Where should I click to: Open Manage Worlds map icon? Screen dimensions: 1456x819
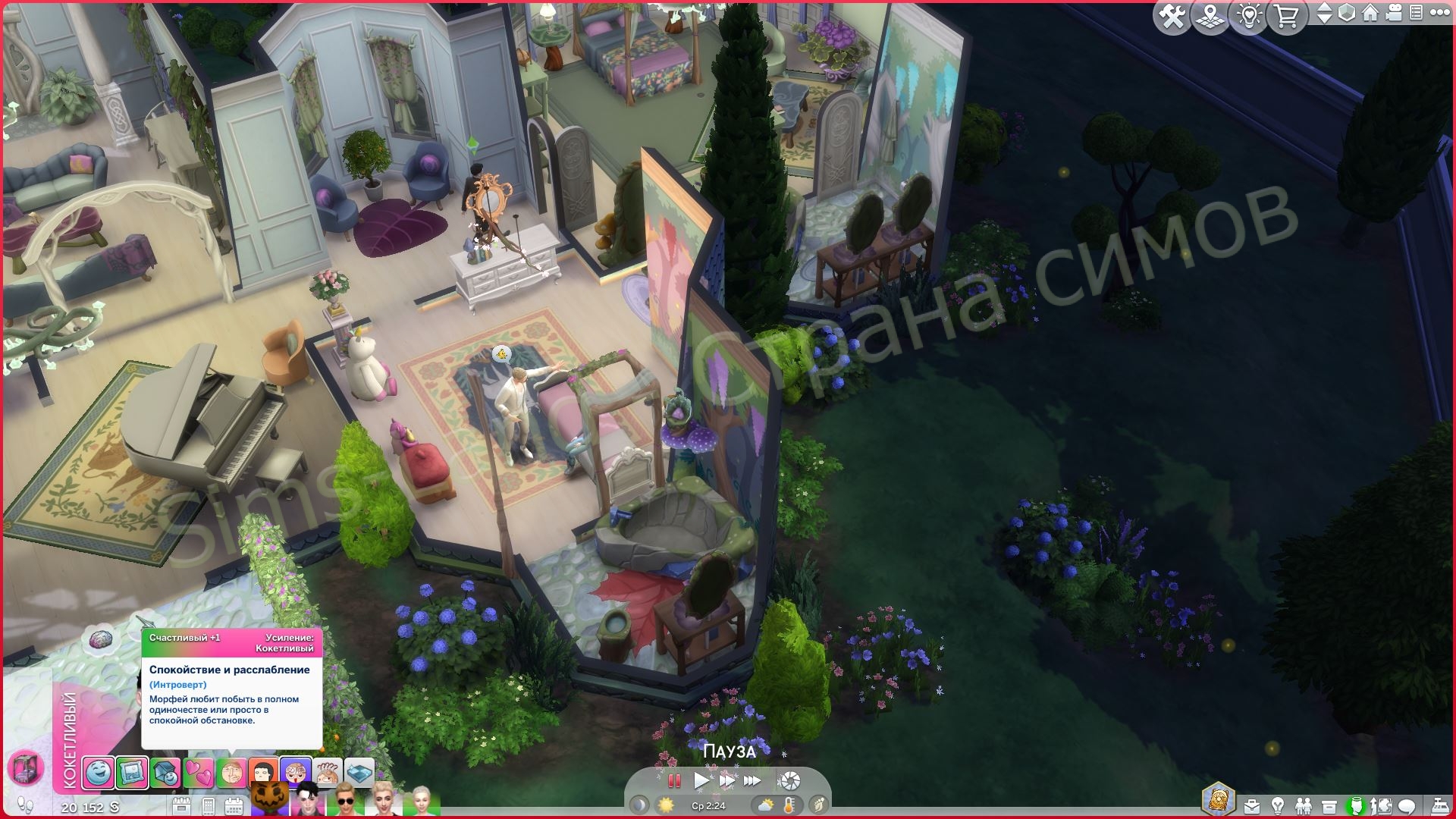pyautogui.click(x=1210, y=17)
